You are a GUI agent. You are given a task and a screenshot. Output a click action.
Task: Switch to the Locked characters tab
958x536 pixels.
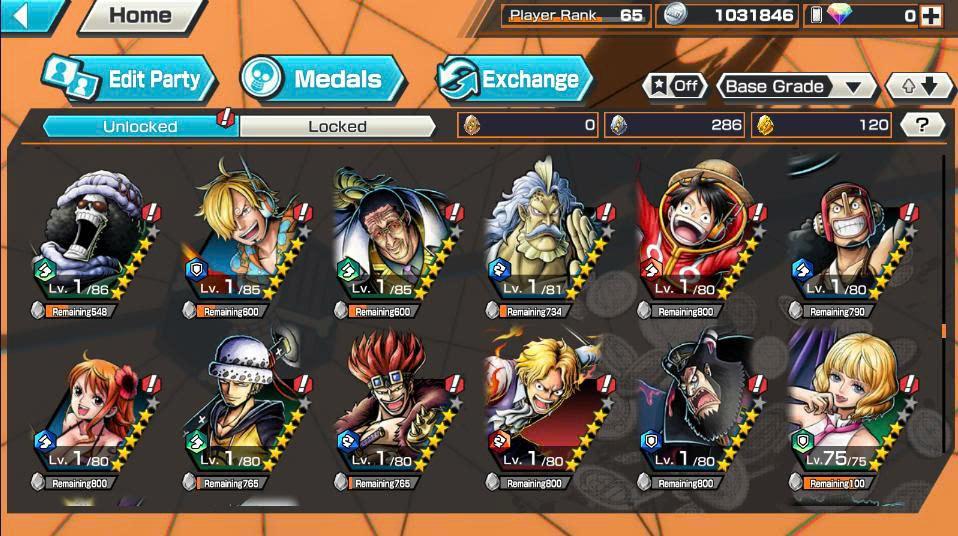click(x=337, y=126)
